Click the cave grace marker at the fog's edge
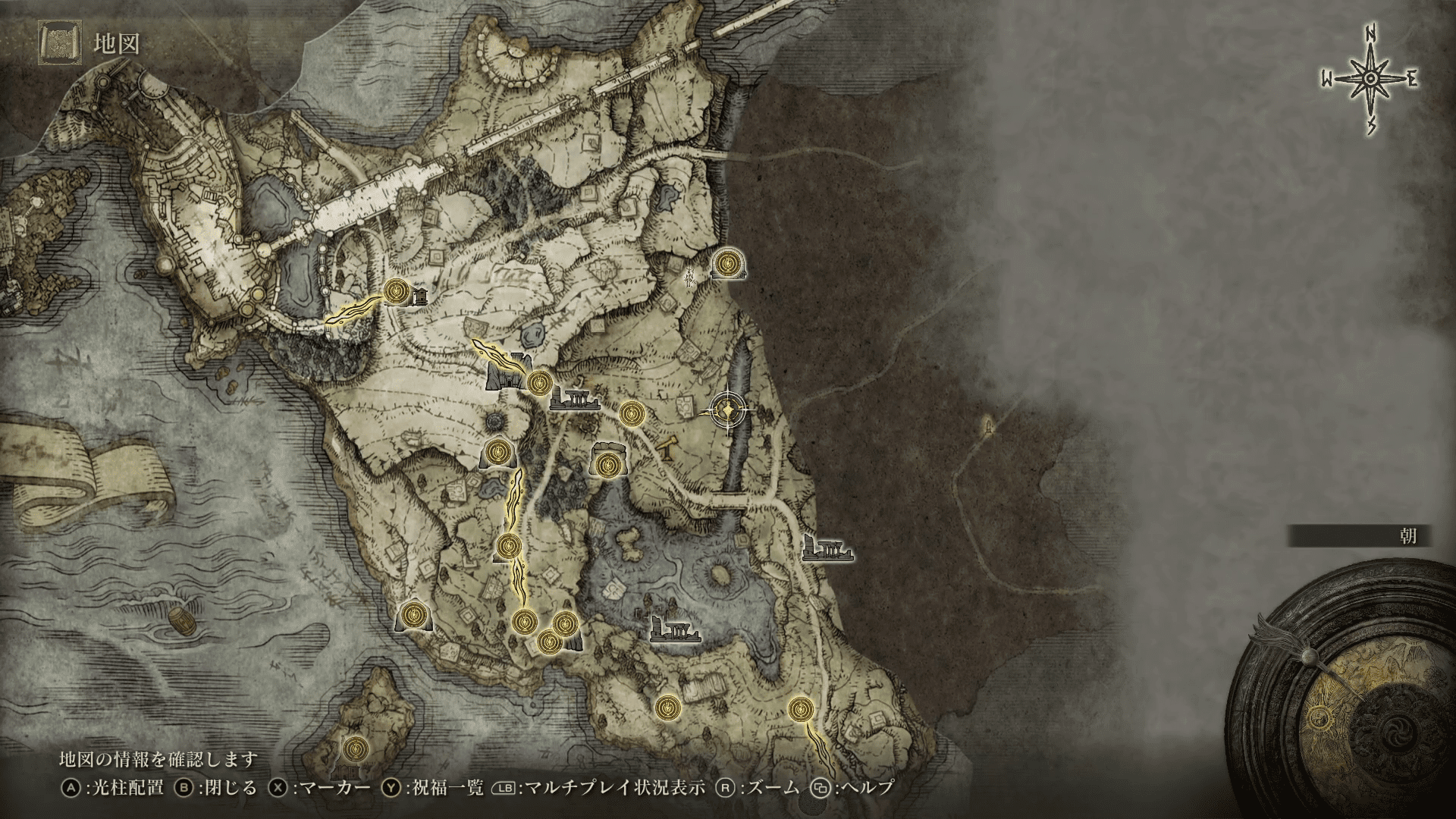Image resolution: width=1456 pixels, height=819 pixels. (x=729, y=263)
